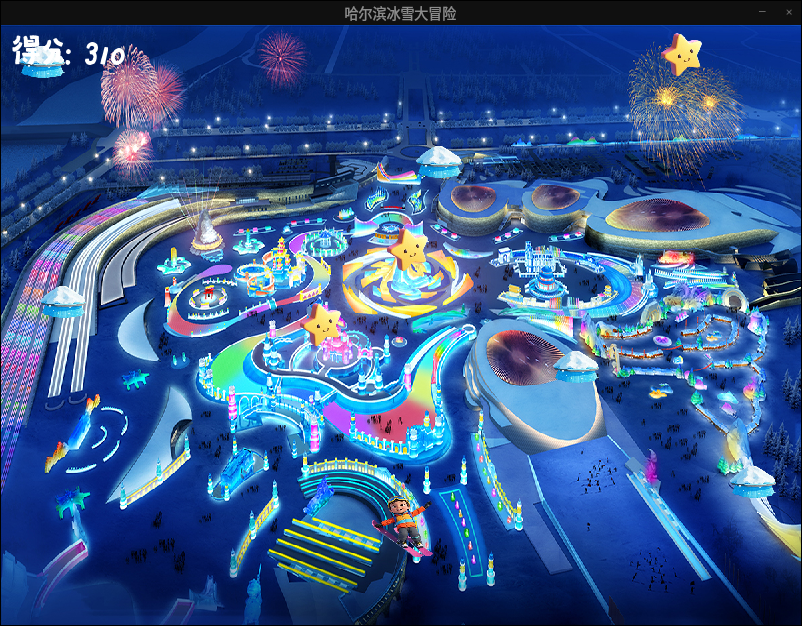Close the game window

click(x=788, y=13)
